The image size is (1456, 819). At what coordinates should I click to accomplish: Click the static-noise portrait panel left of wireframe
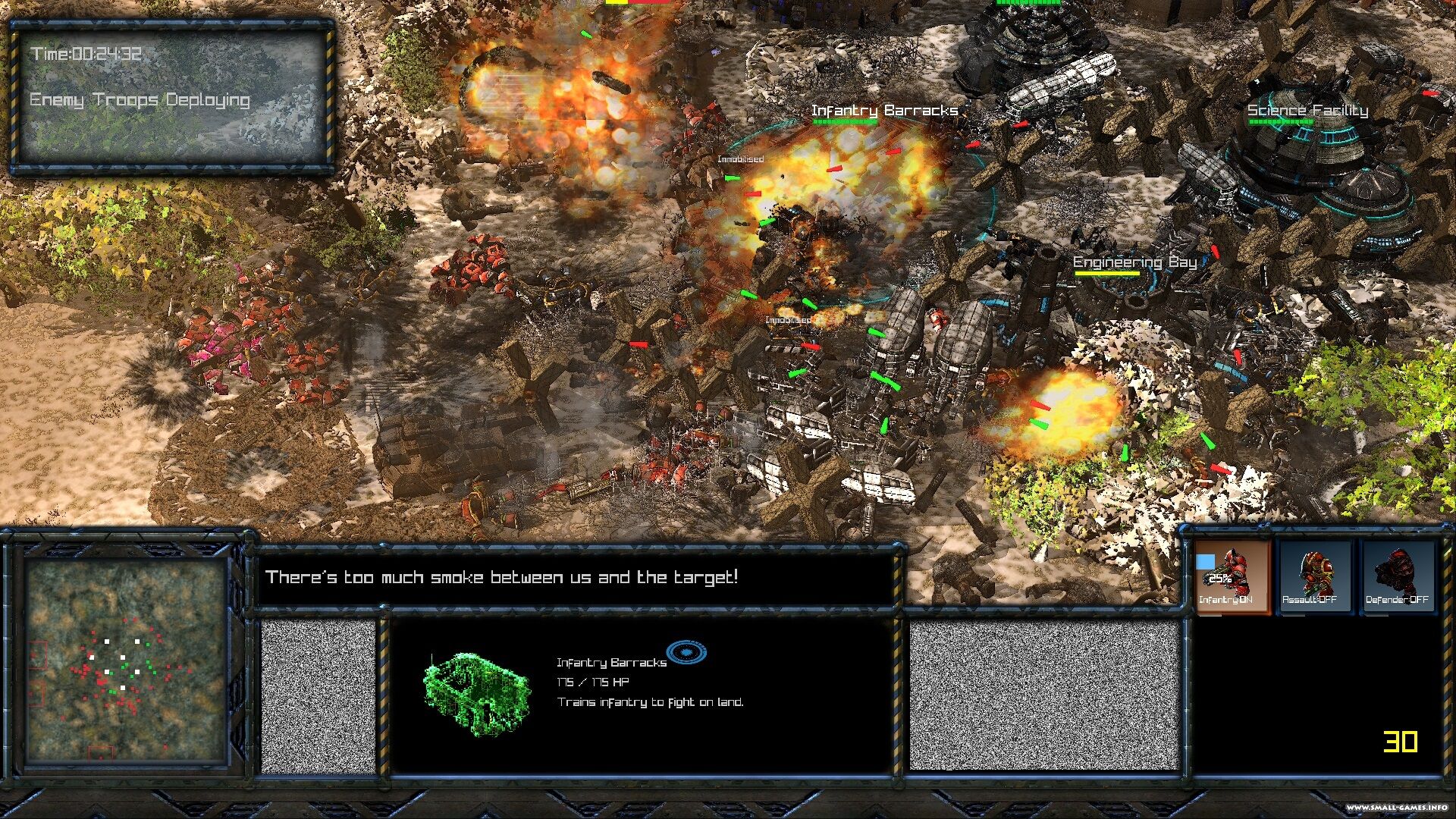tap(318, 695)
